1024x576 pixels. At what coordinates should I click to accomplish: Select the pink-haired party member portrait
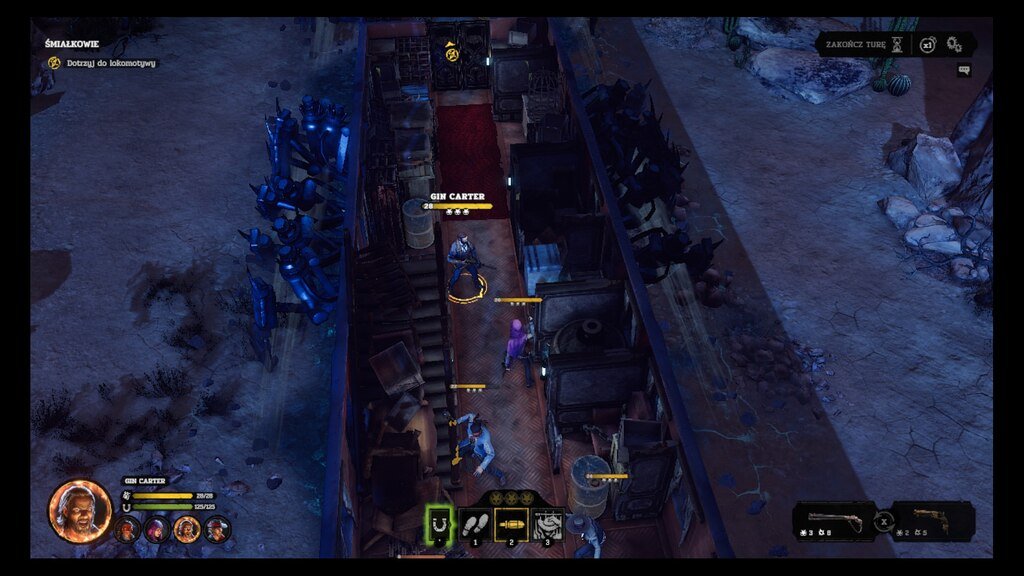(x=157, y=529)
